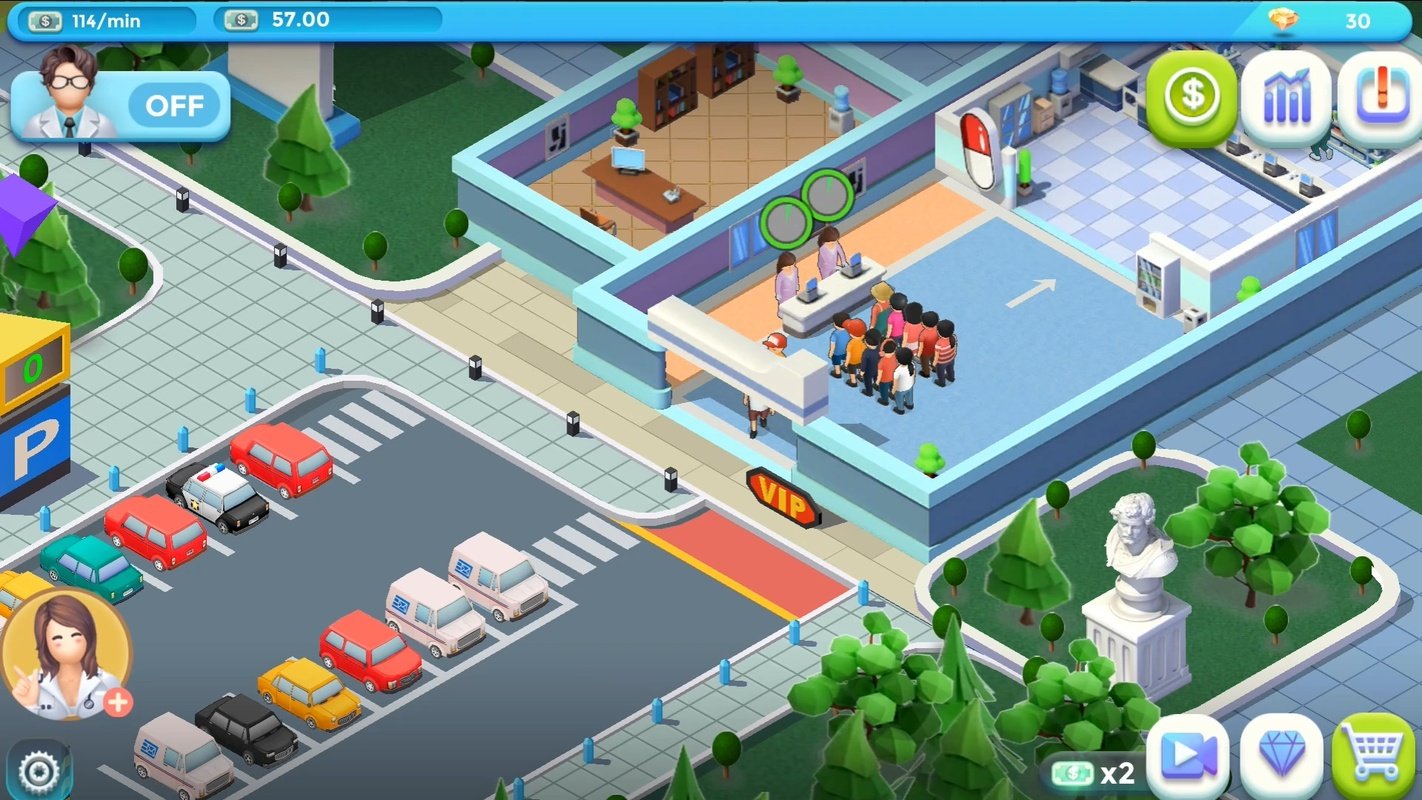Image resolution: width=1422 pixels, height=800 pixels.
Task: Toggle the manager OFF switch
Action: pyautogui.click(x=176, y=106)
